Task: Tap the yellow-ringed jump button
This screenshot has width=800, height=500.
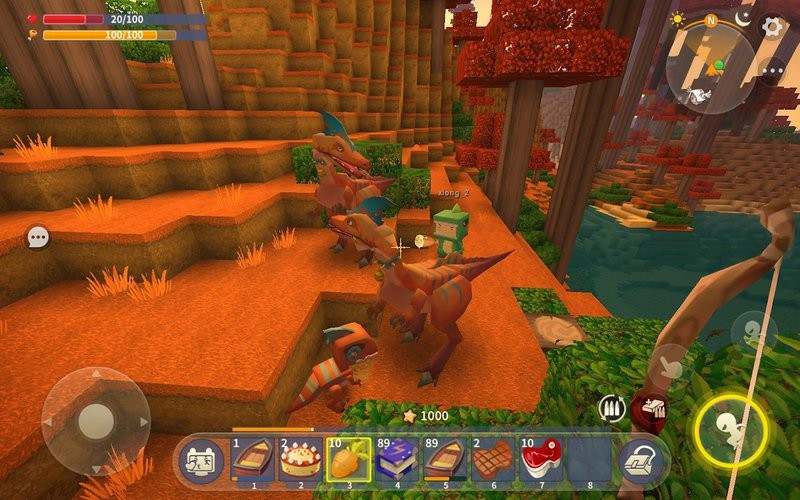Action: point(731,431)
